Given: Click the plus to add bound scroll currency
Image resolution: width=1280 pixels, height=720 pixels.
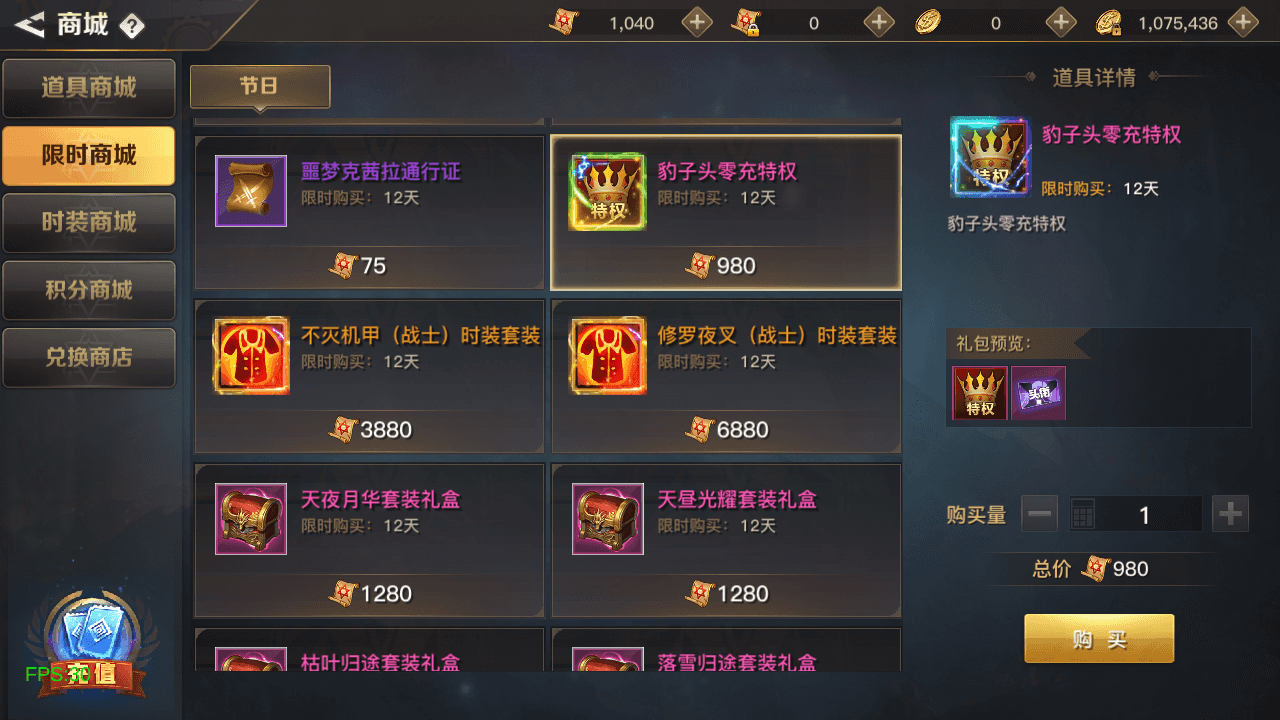Looking at the screenshot, I should click(x=879, y=22).
